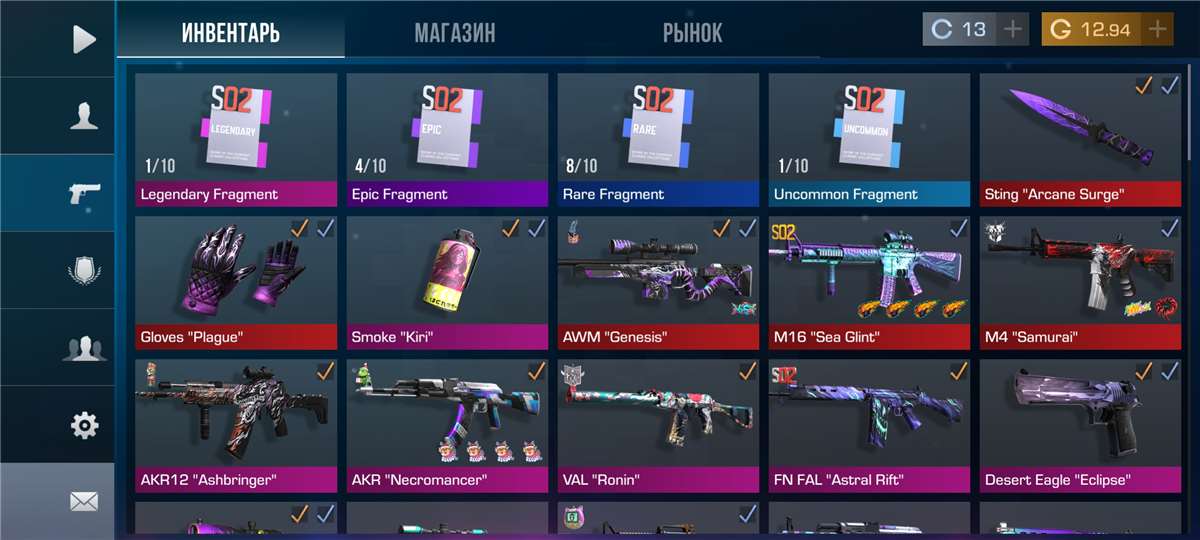The height and width of the screenshot is (540, 1200).
Task: Click the play arrow in the sidebar
Action: (84, 39)
